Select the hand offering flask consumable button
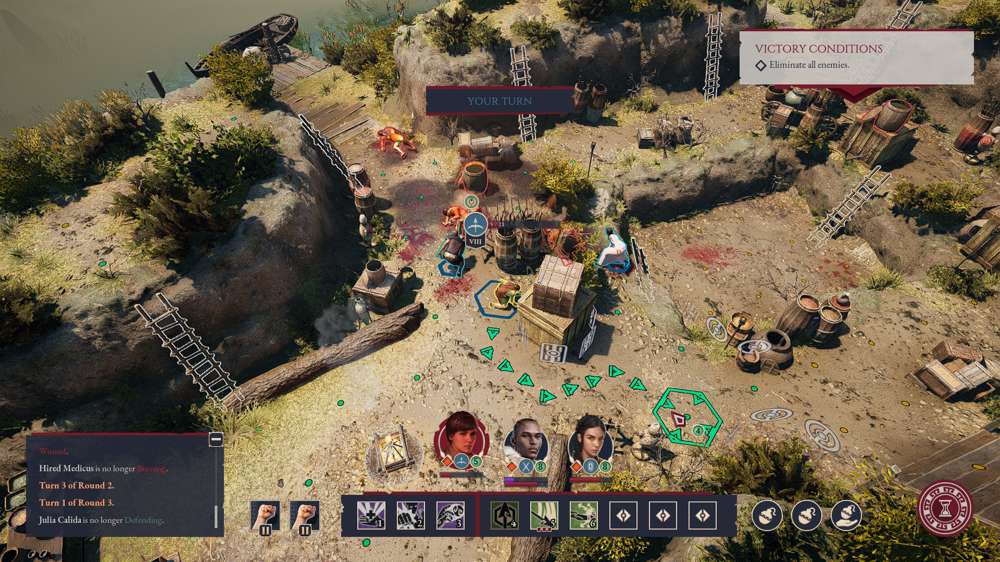This screenshot has width=1000, height=562. coord(846,515)
